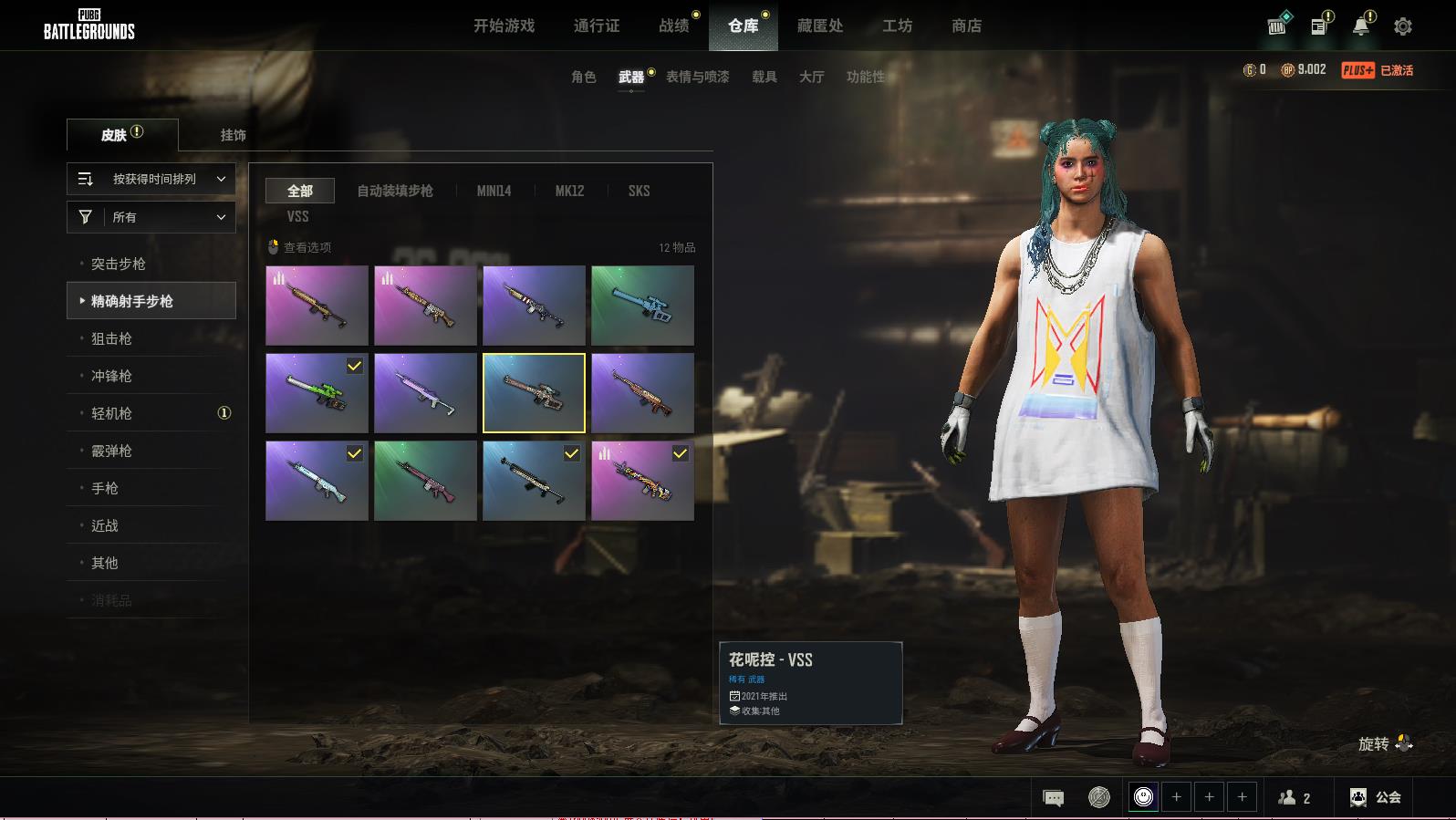Open the settings gear icon
The image size is (1456, 820).
click(1403, 26)
